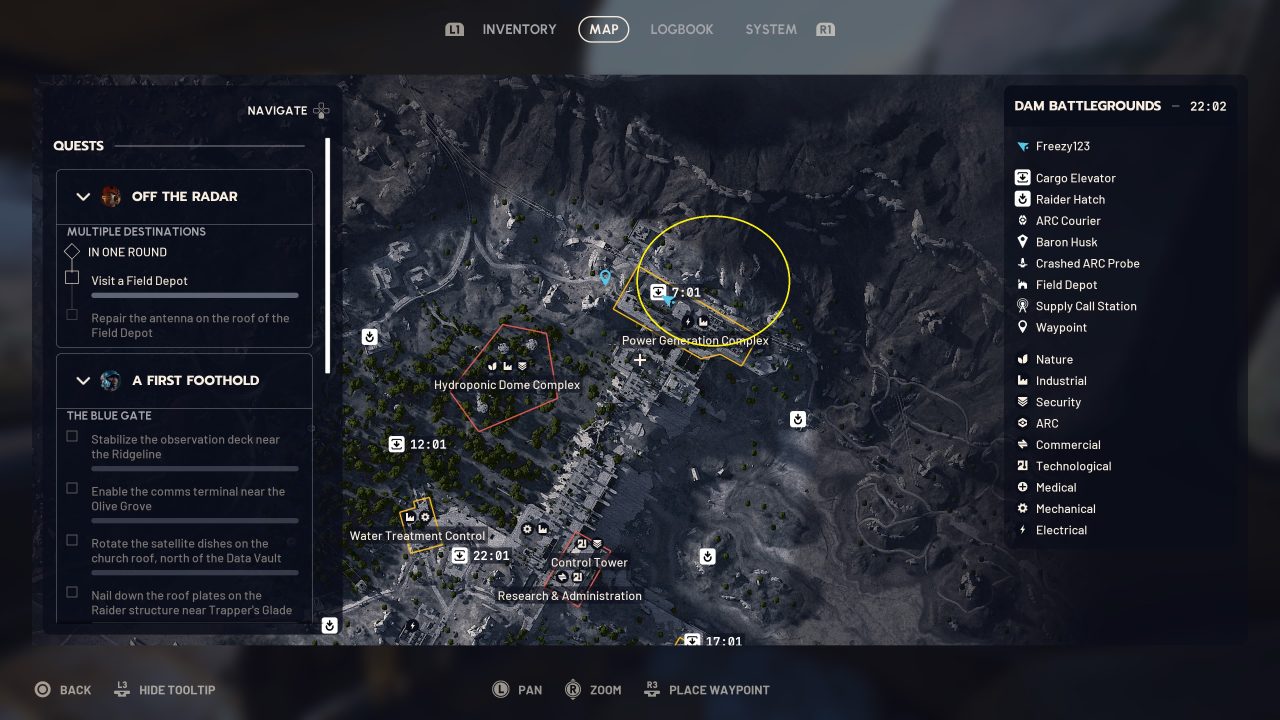
Task: Select the 22:01 cargo elevator map marker
Action: 460,556
